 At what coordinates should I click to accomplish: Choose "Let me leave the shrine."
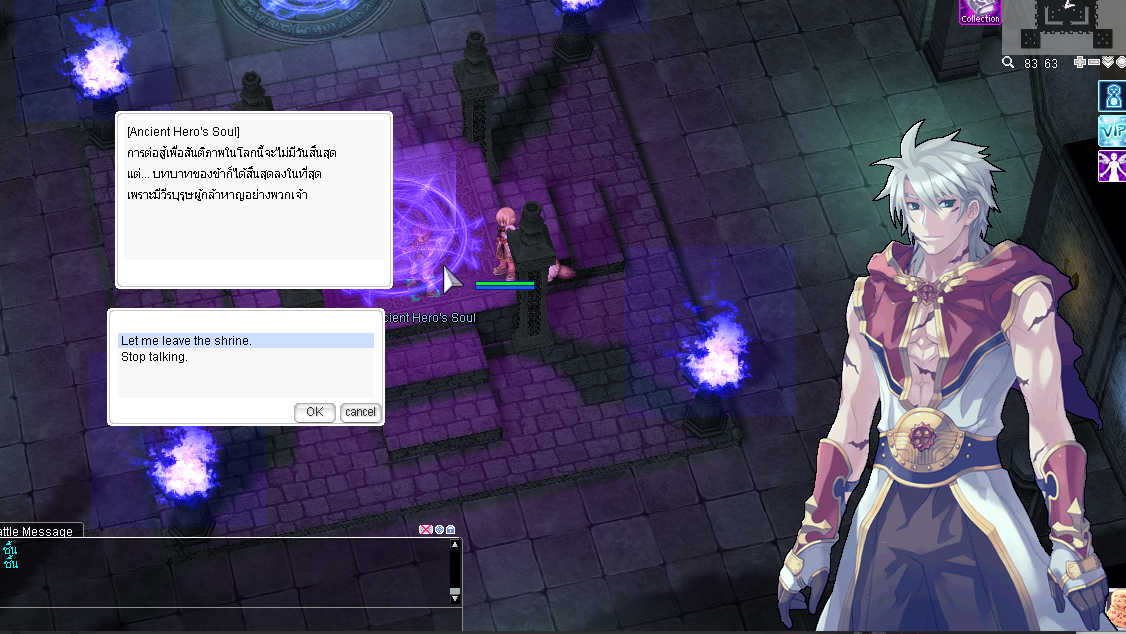click(x=245, y=341)
